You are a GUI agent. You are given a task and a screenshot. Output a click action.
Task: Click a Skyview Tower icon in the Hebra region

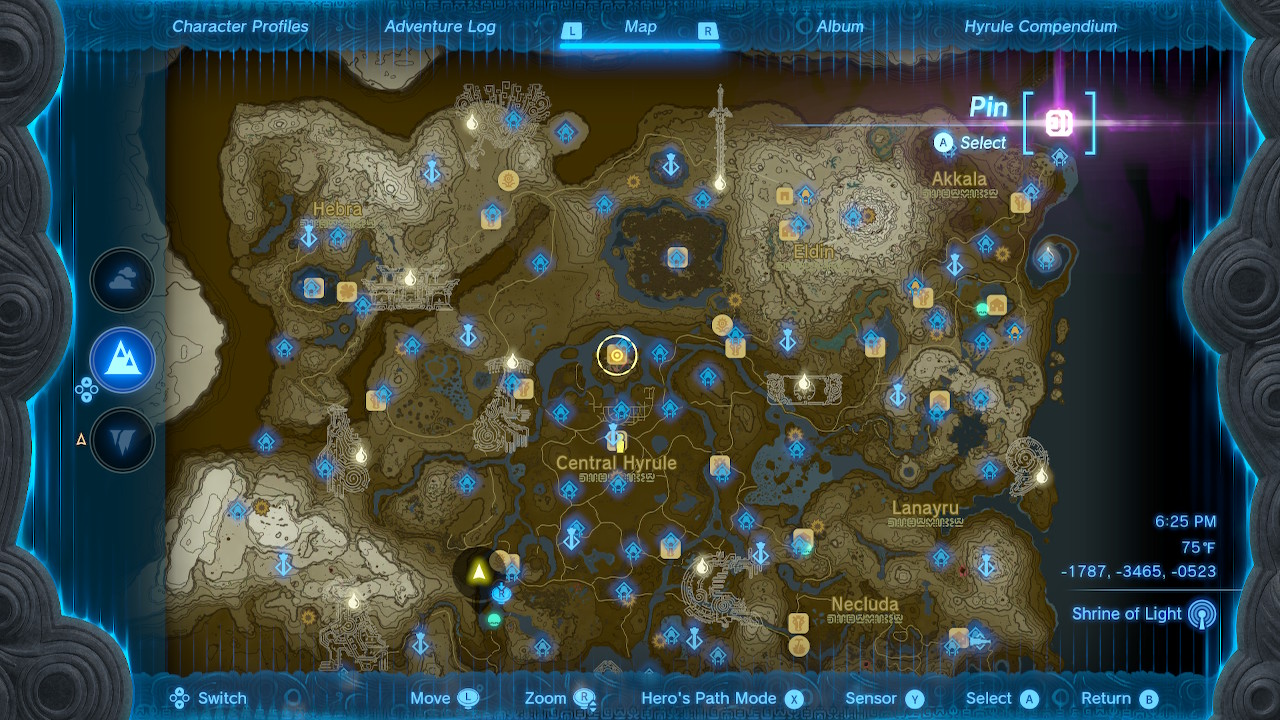click(311, 239)
